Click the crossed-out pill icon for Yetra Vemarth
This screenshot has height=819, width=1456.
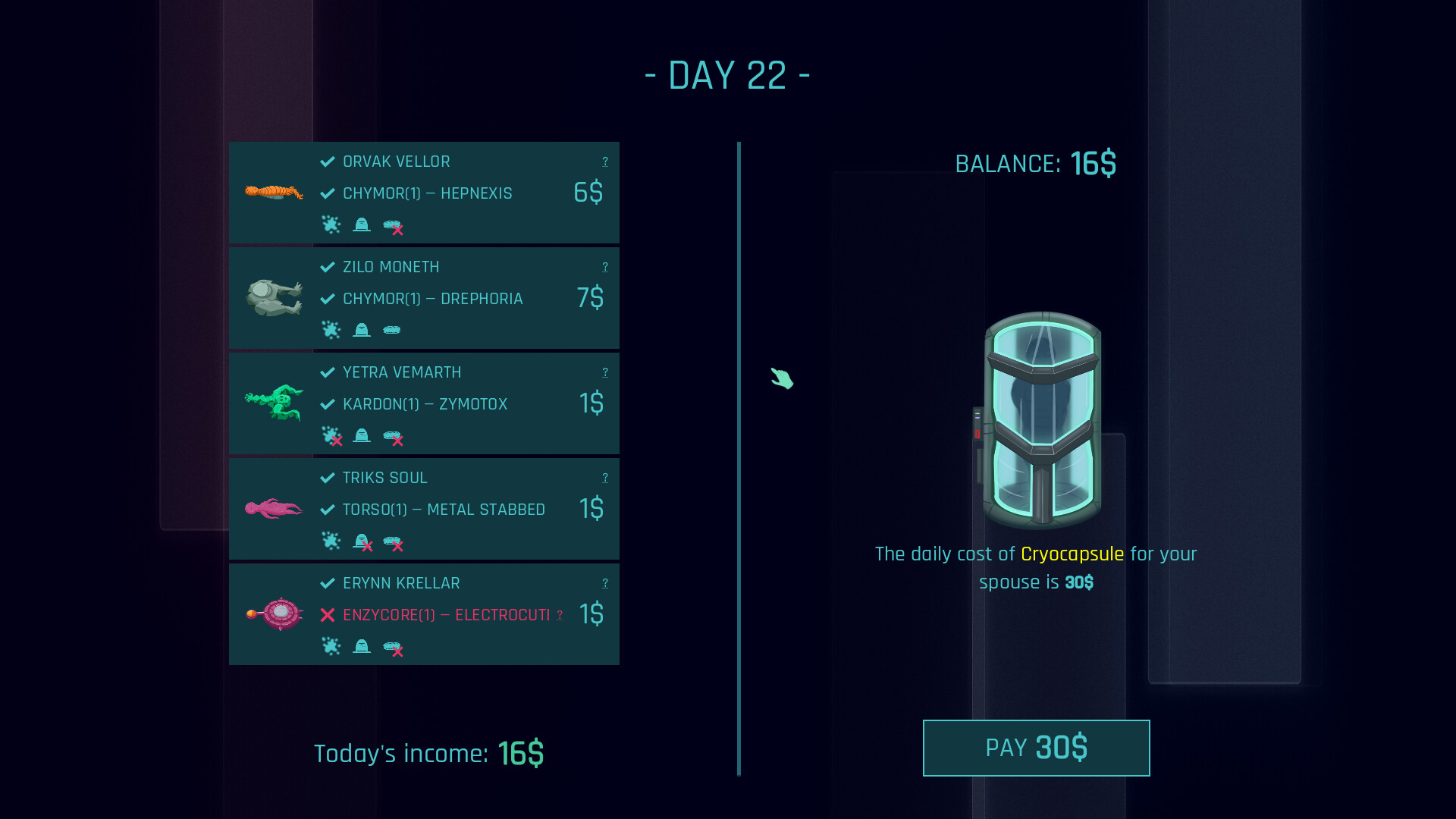coord(394,437)
